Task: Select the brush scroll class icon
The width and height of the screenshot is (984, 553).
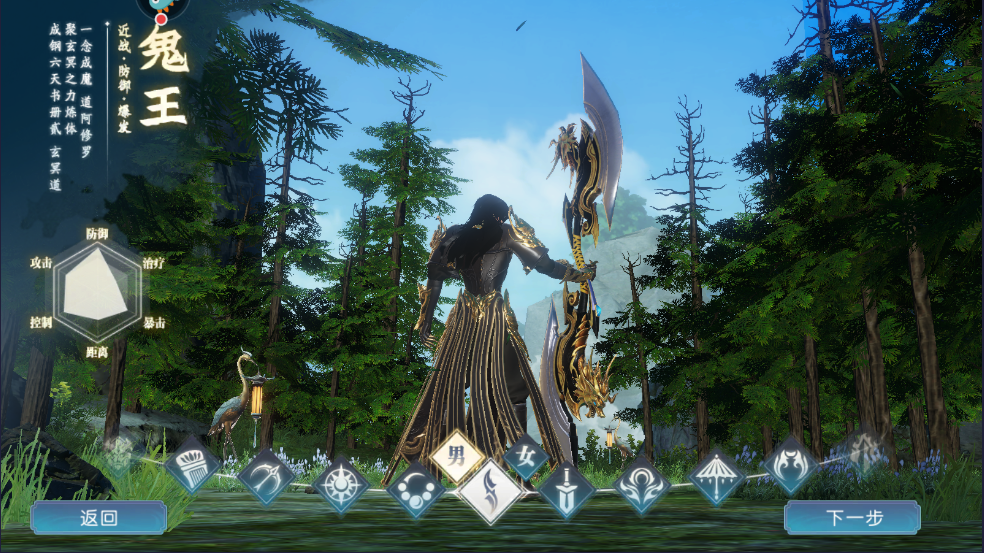Action: pyautogui.click(x=192, y=468)
